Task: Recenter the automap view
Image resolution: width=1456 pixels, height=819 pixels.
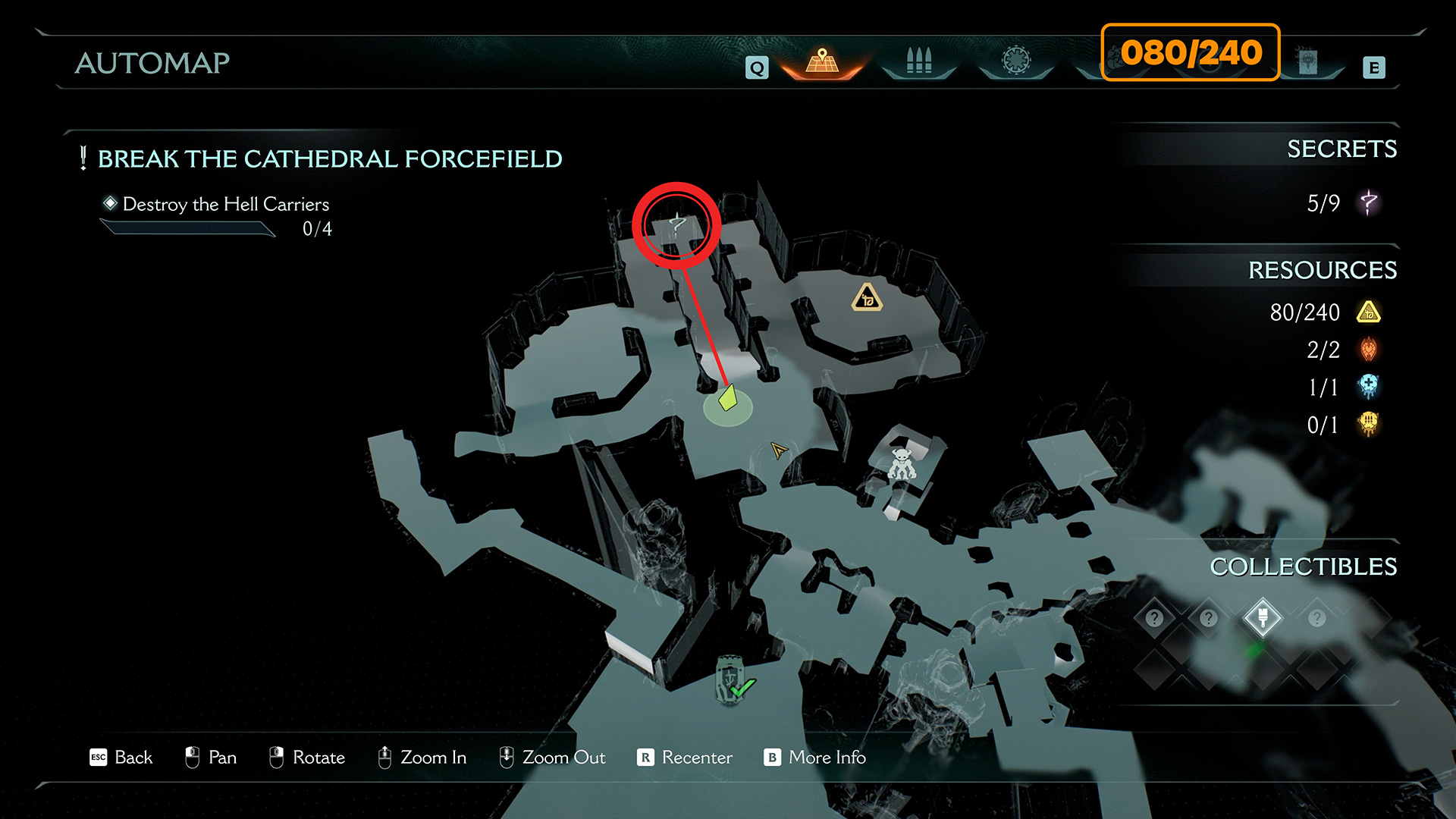Action: click(x=685, y=758)
